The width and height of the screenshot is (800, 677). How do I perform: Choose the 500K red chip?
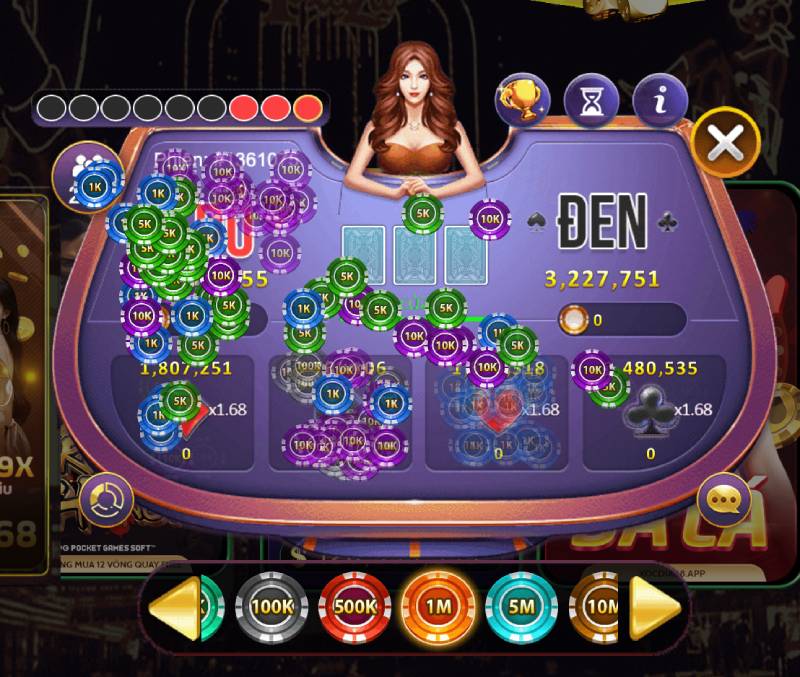click(x=354, y=606)
